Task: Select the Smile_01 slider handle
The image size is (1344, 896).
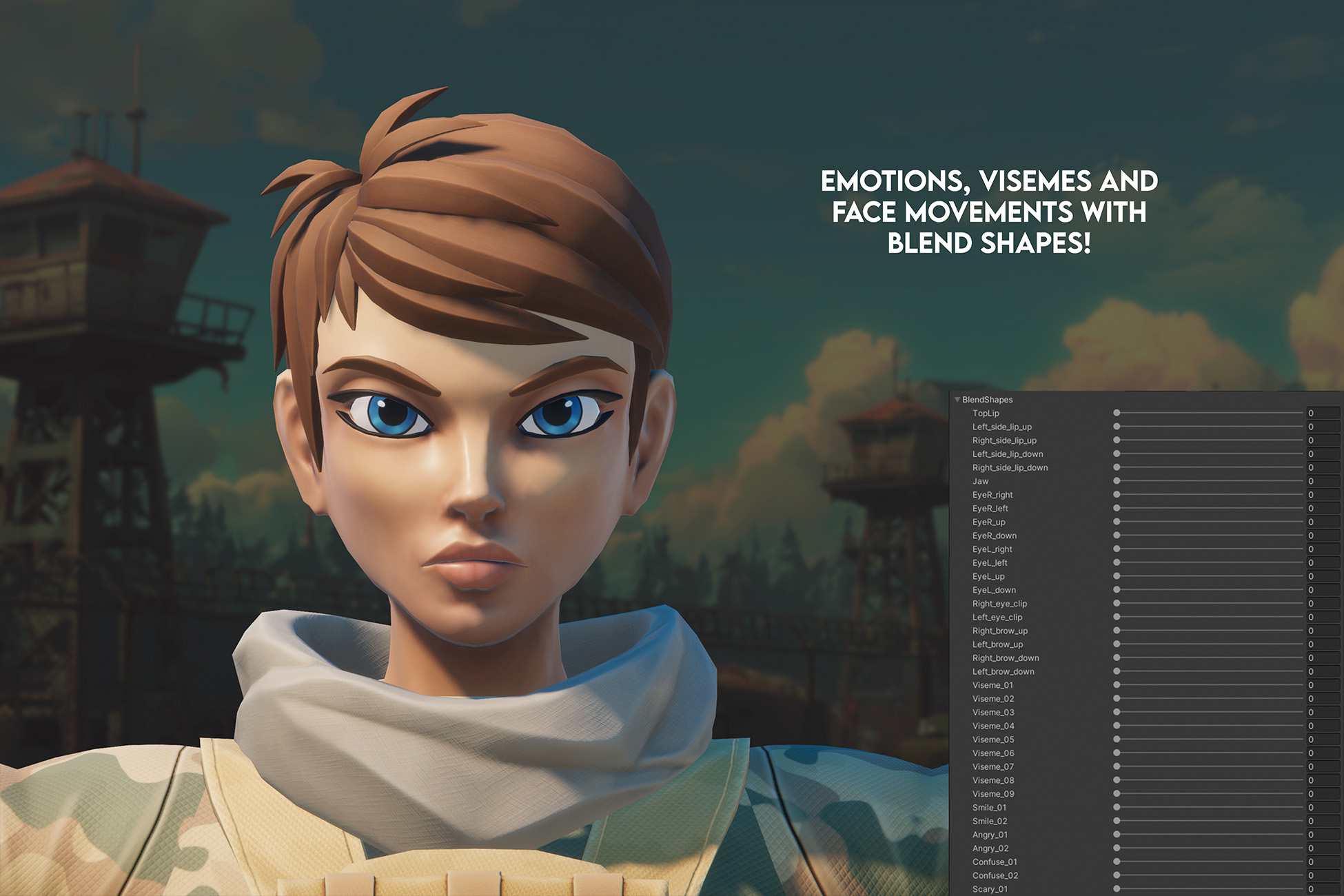Action: pyautogui.click(x=1117, y=807)
